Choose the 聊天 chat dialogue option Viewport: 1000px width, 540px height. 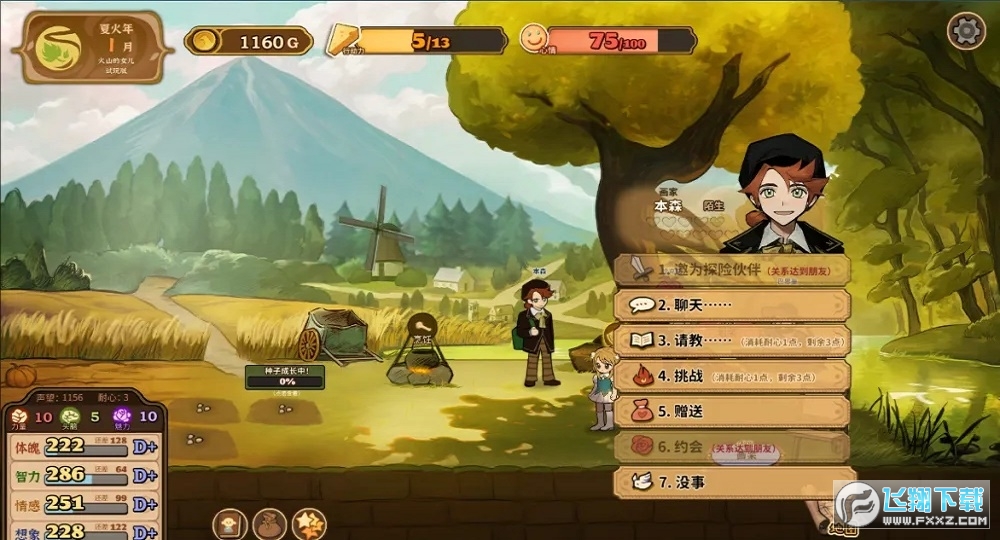click(x=732, y=304)
